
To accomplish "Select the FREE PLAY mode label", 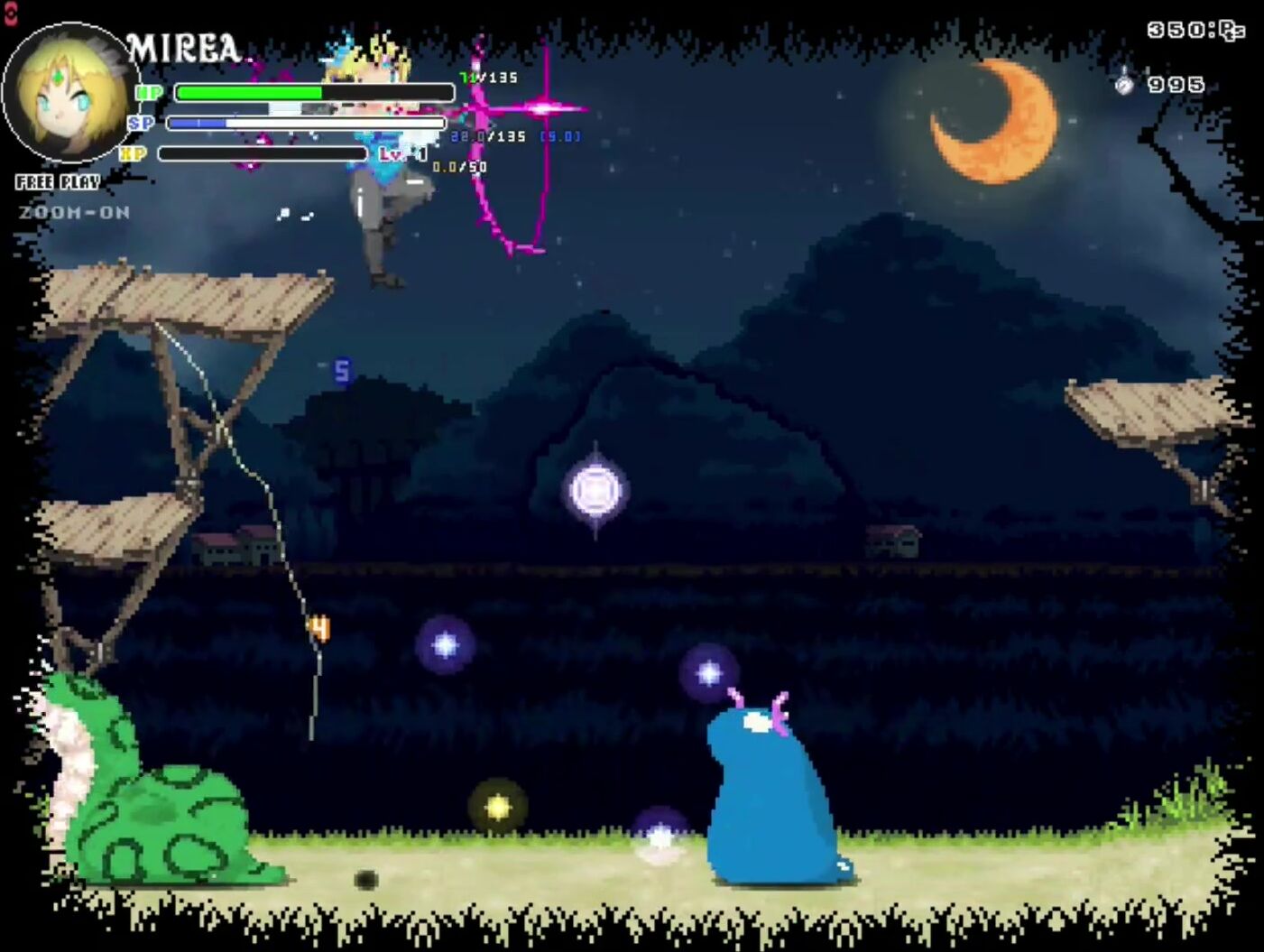I will tap(58, 182).
